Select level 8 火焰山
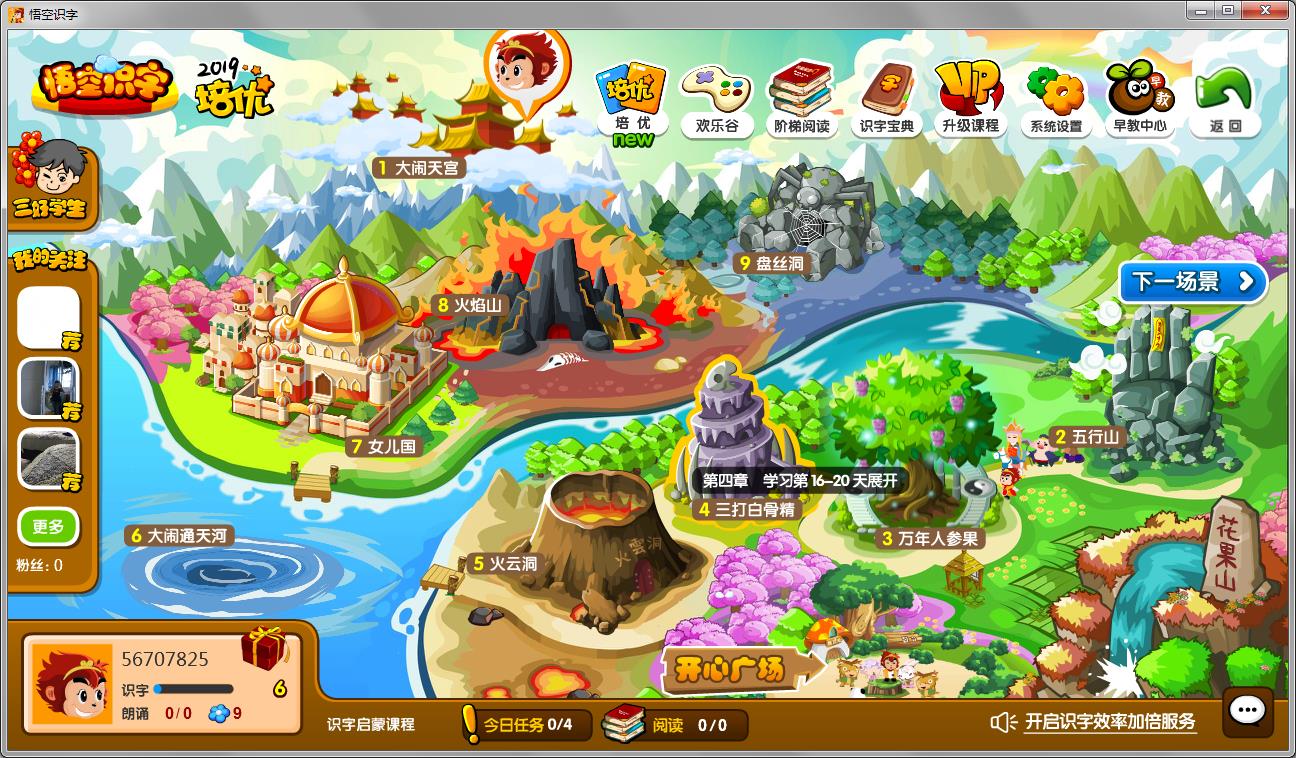This screenshot has width=1296, height=758. tap(469, 305)
